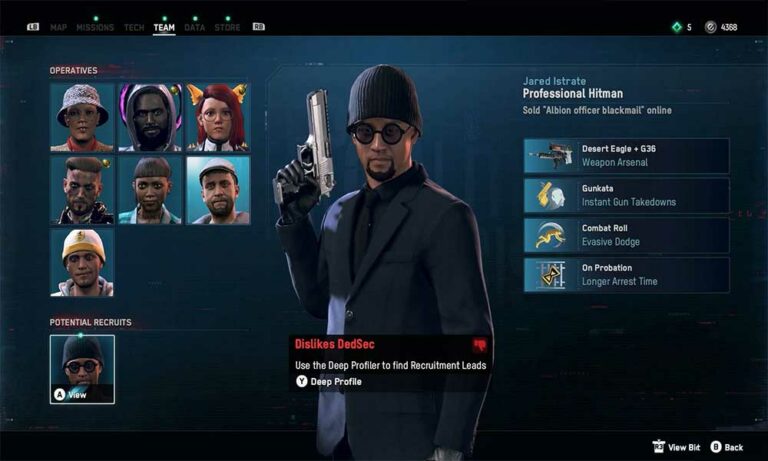The width and height of the screenshot is (768, 461).
Task: Open the DATA tab
Action: (195, 27)
